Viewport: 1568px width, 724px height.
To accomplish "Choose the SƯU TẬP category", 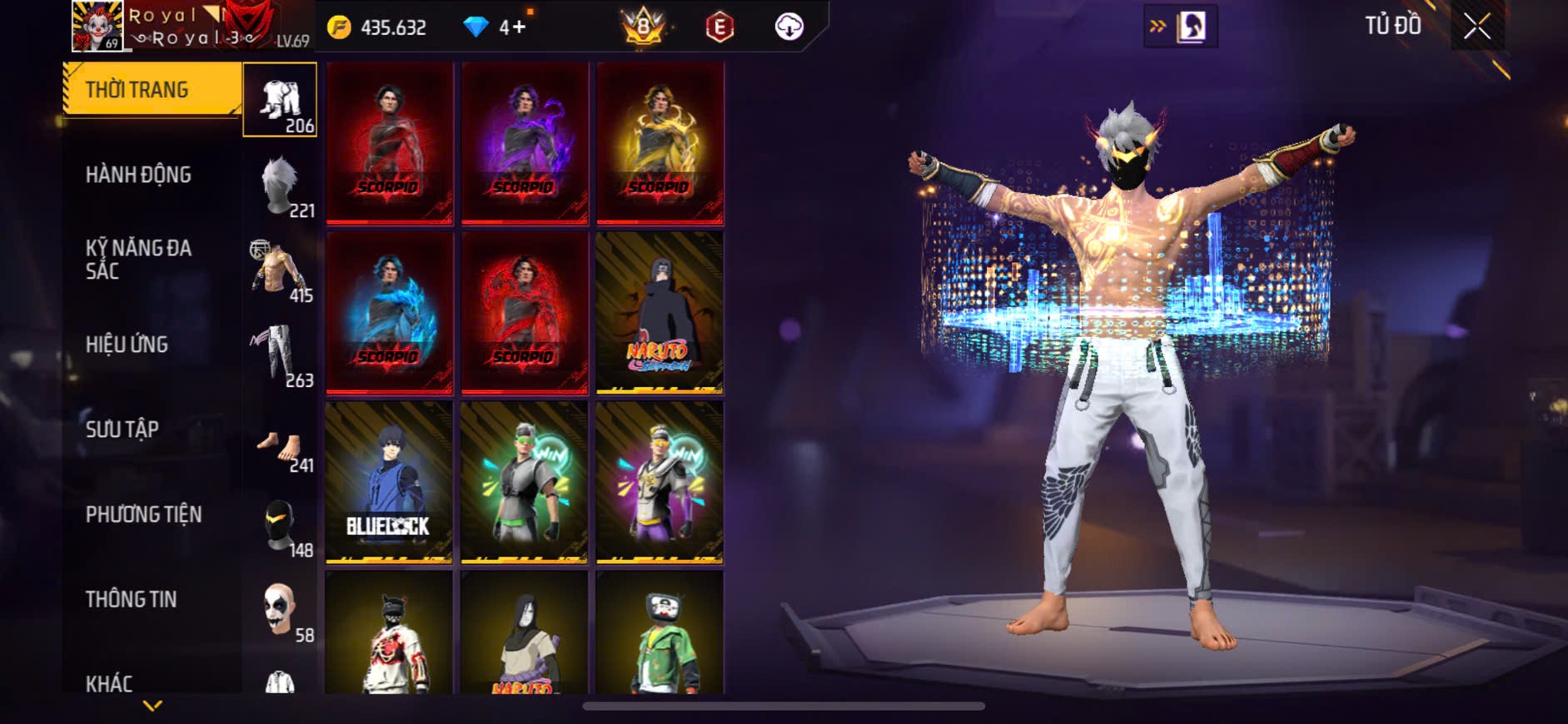I will [122, 429].
